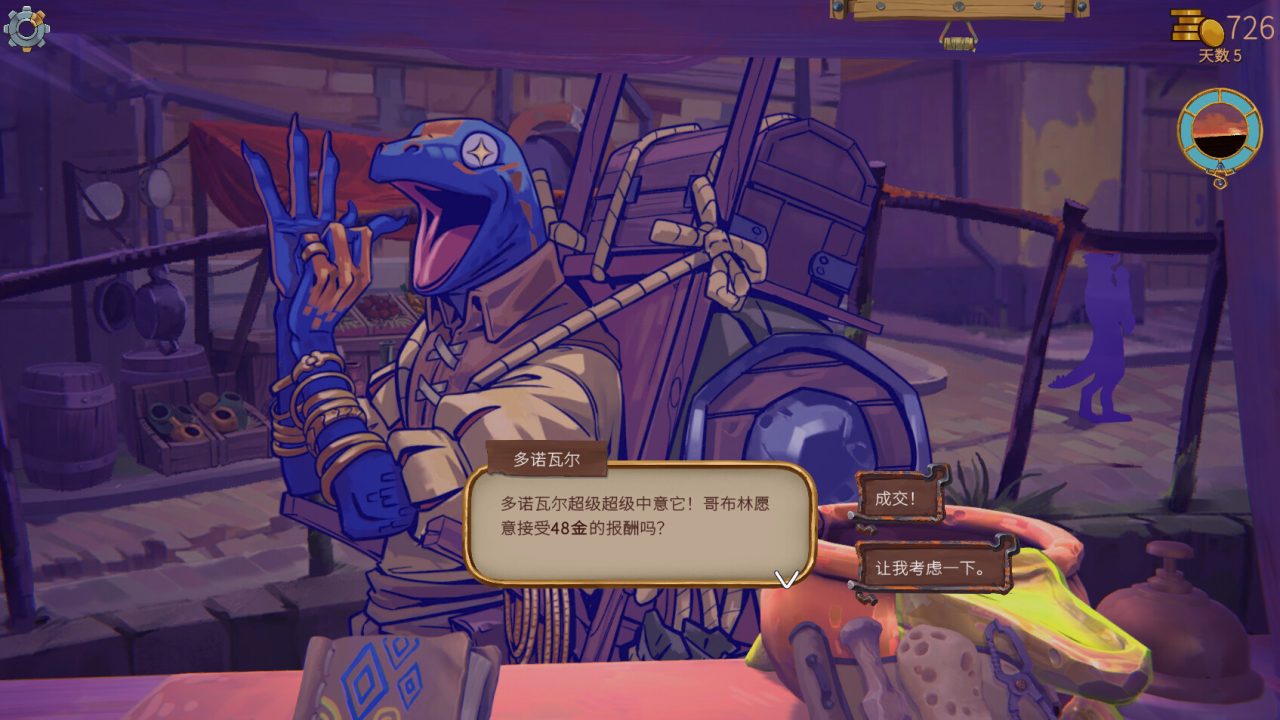This screenshot has width=1280, height=720.
Task: Choose 让我考虑一下。 reply
Action: [931, 568]
